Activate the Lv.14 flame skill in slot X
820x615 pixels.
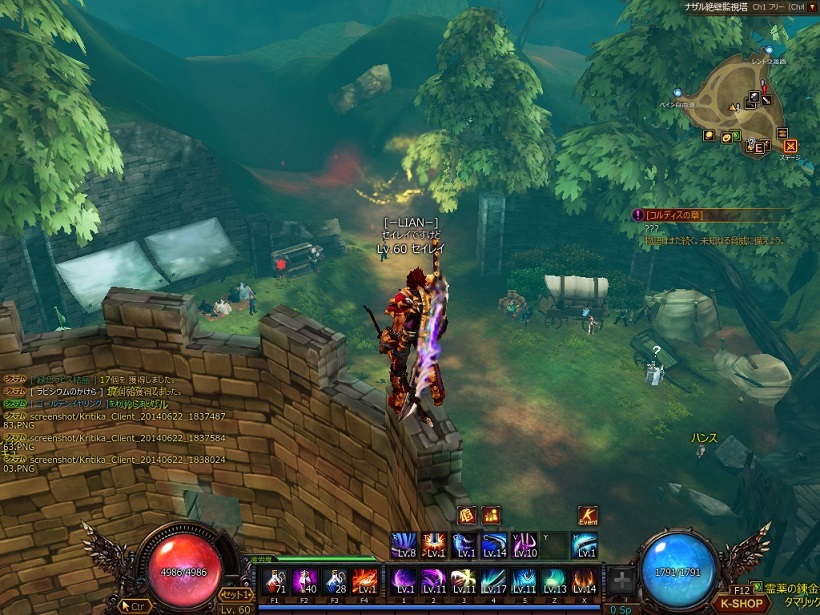tap(585, 581)
